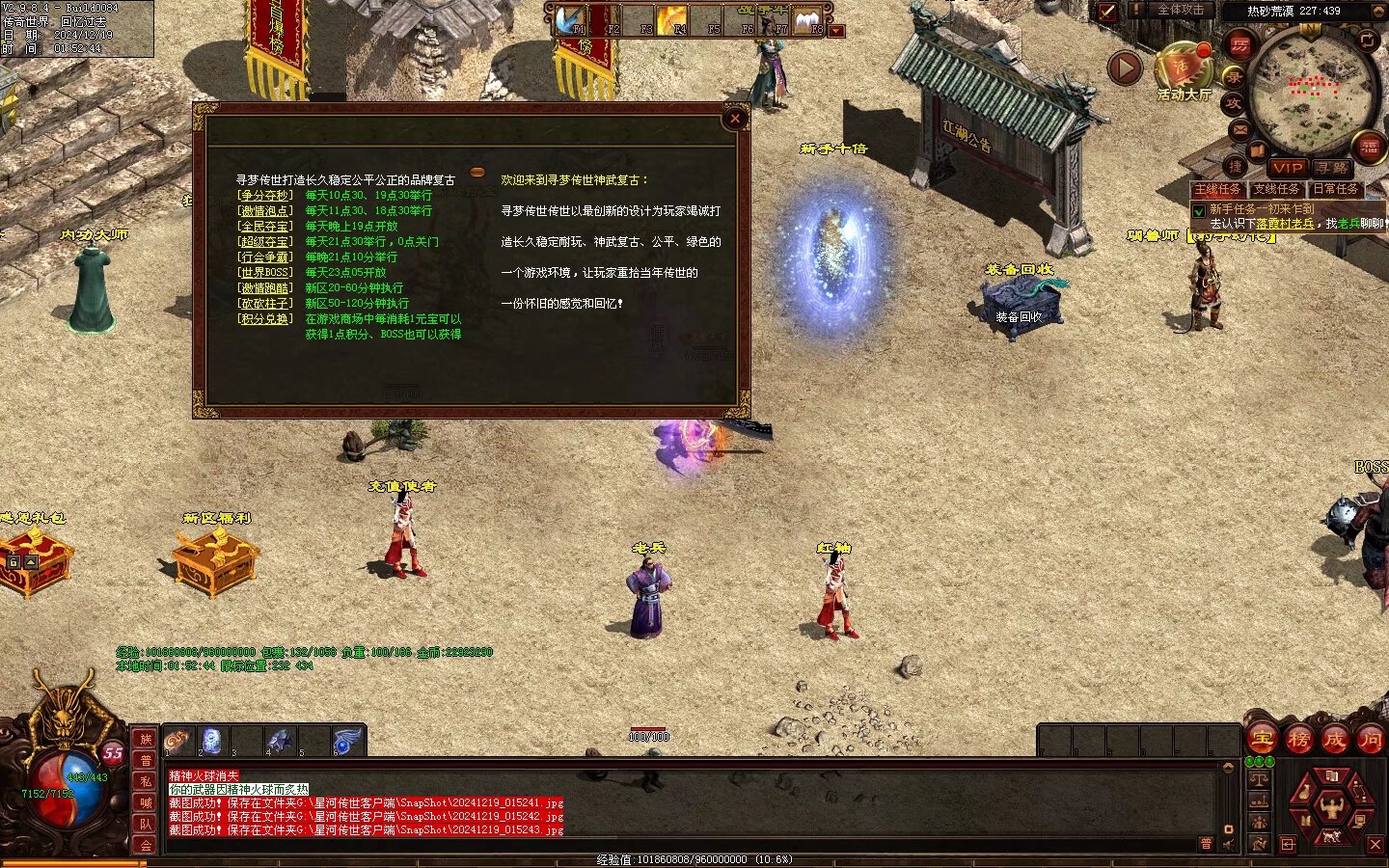The height and width of the screenshot is (868, 1389).
Task: Click the round play arrow button
Action: coord(1125,68)
